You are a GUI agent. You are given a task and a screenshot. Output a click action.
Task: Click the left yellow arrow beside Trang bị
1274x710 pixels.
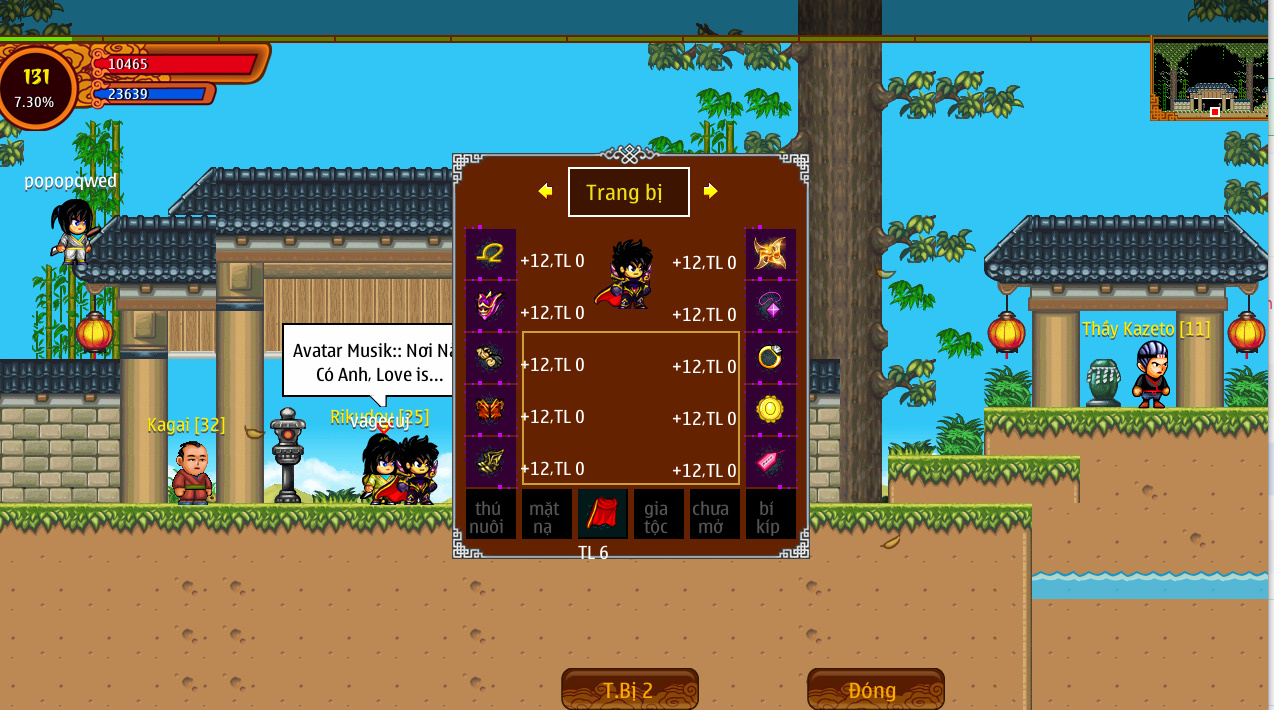tap(545, 191)
